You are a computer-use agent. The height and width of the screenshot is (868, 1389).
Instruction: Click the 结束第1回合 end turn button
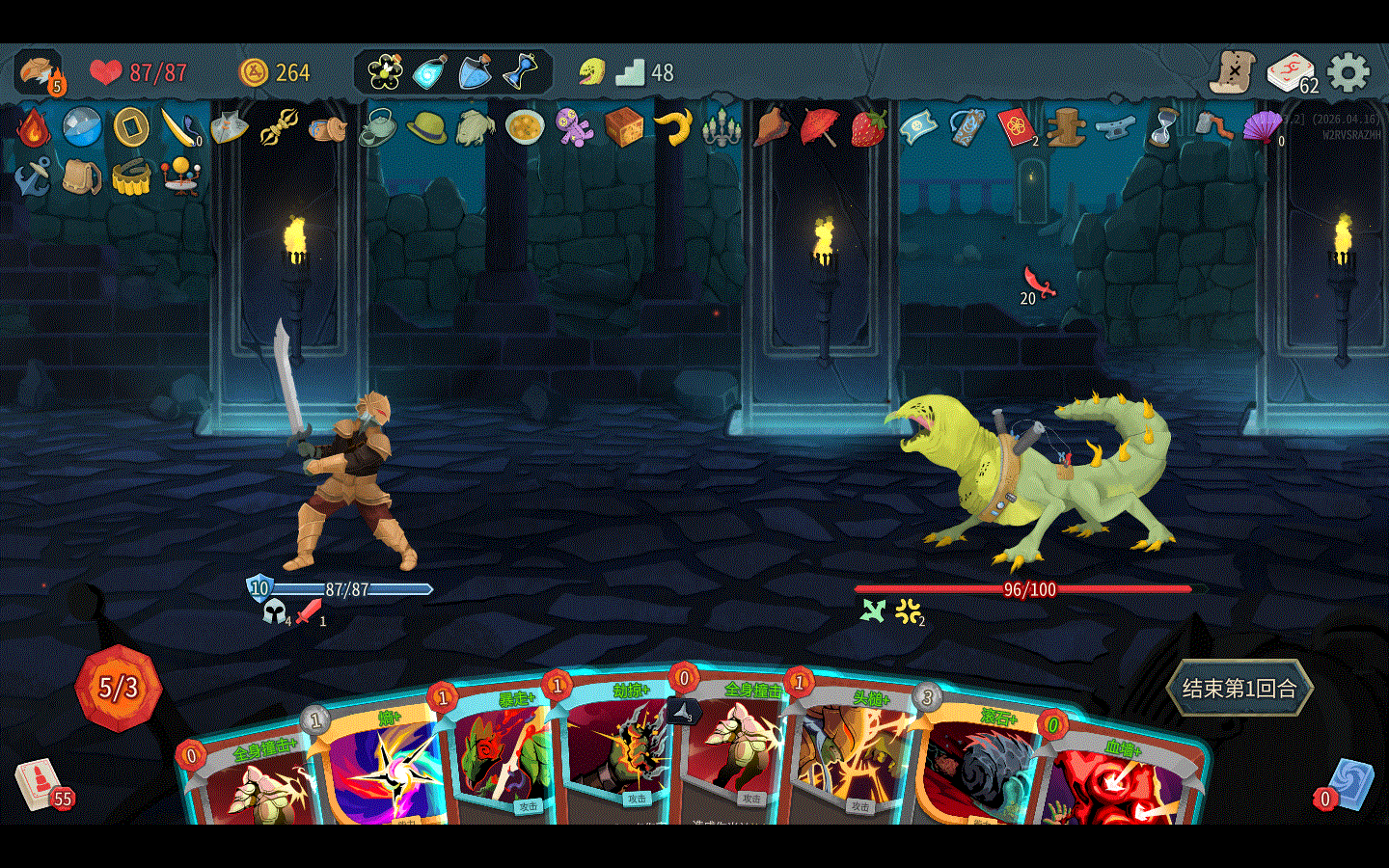[1239, 689]
